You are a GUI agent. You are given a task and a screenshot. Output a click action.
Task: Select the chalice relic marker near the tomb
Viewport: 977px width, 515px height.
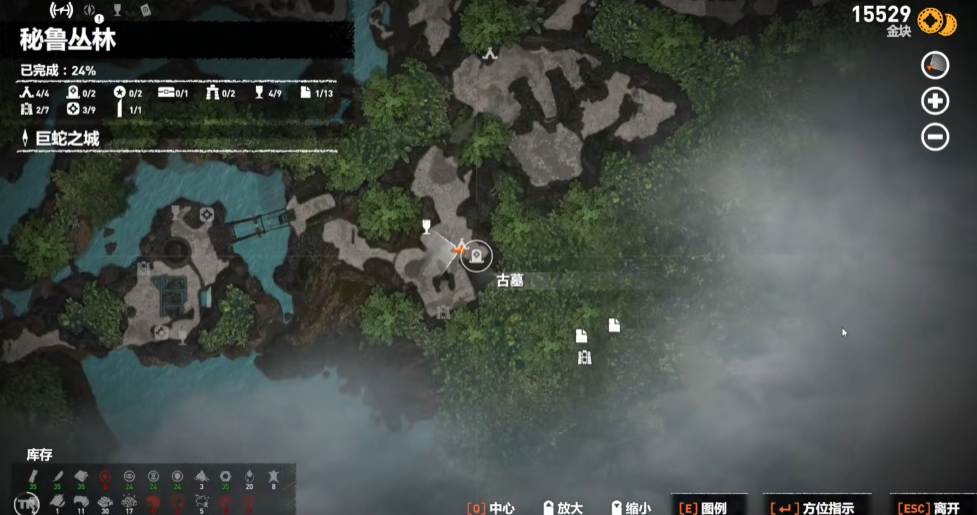[426, 227]
